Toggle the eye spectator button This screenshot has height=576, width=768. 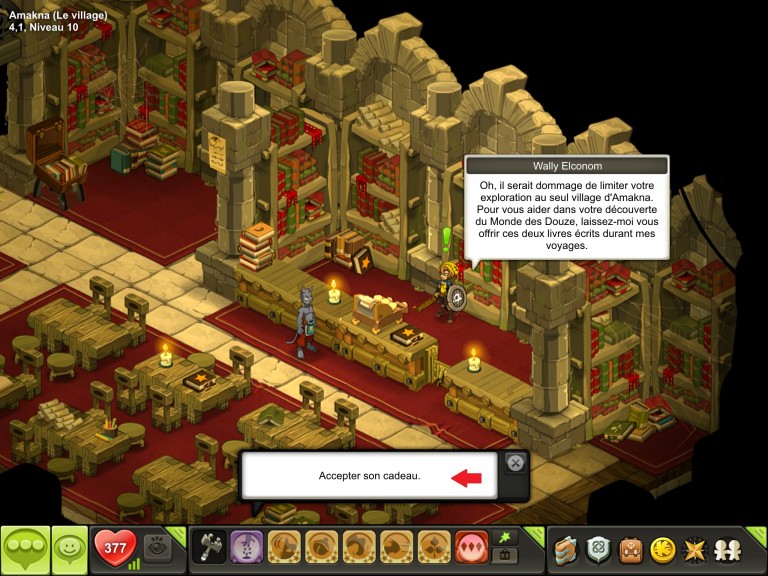pos(156,548)
